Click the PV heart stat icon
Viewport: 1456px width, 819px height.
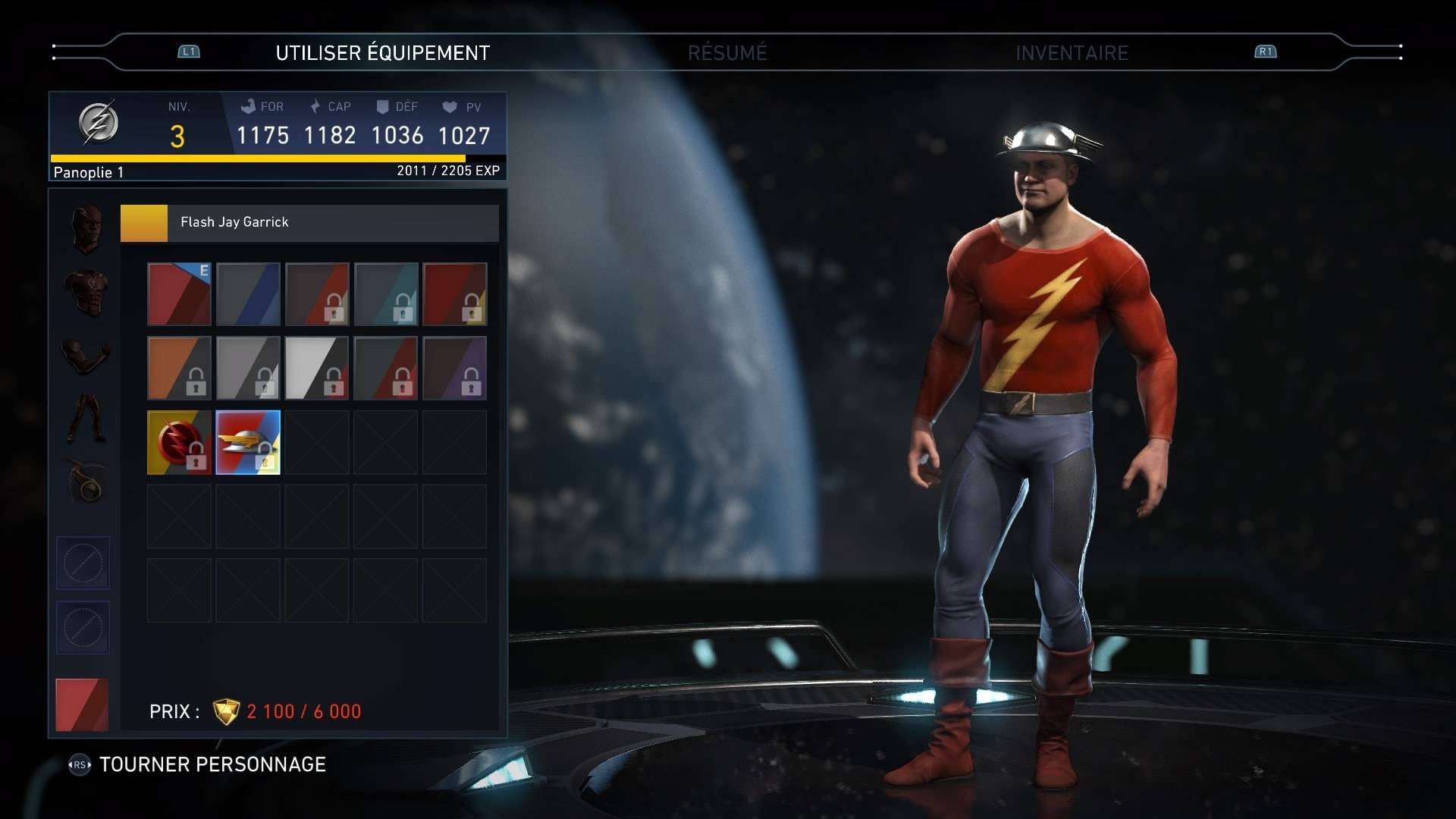(x=450, y=106)
